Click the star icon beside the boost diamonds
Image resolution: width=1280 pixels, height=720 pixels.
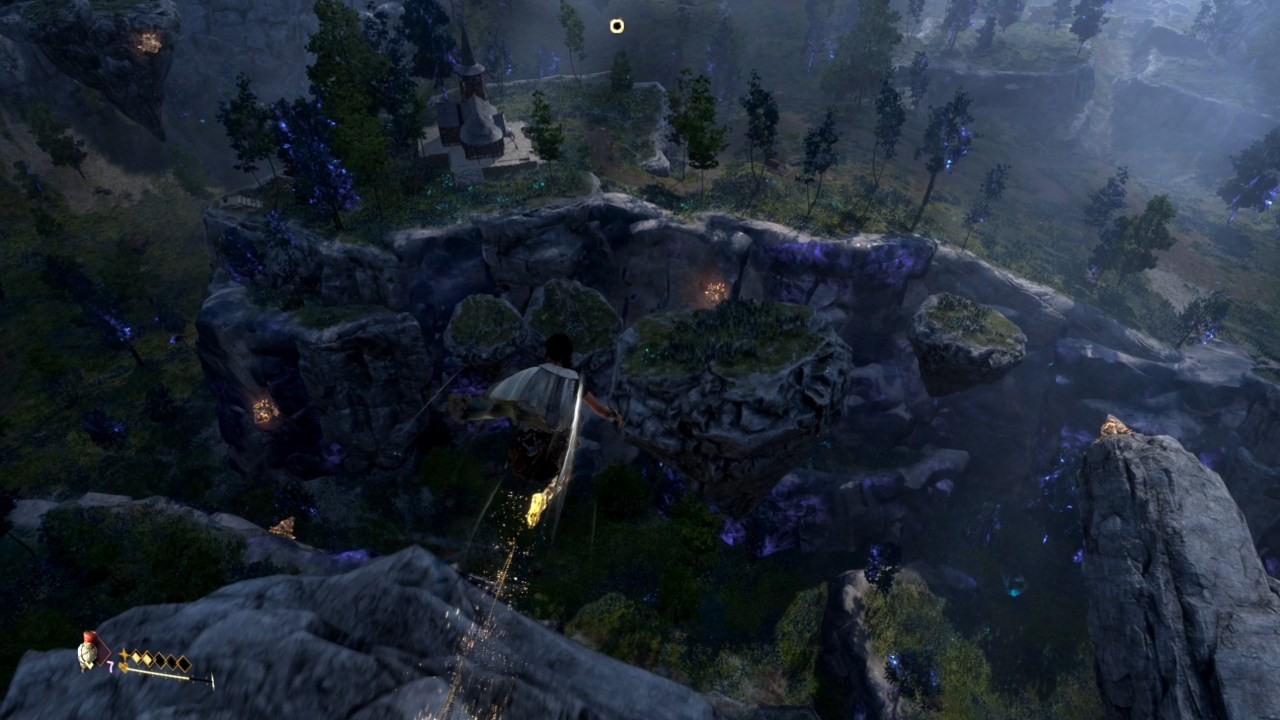[x=124, y=655]
